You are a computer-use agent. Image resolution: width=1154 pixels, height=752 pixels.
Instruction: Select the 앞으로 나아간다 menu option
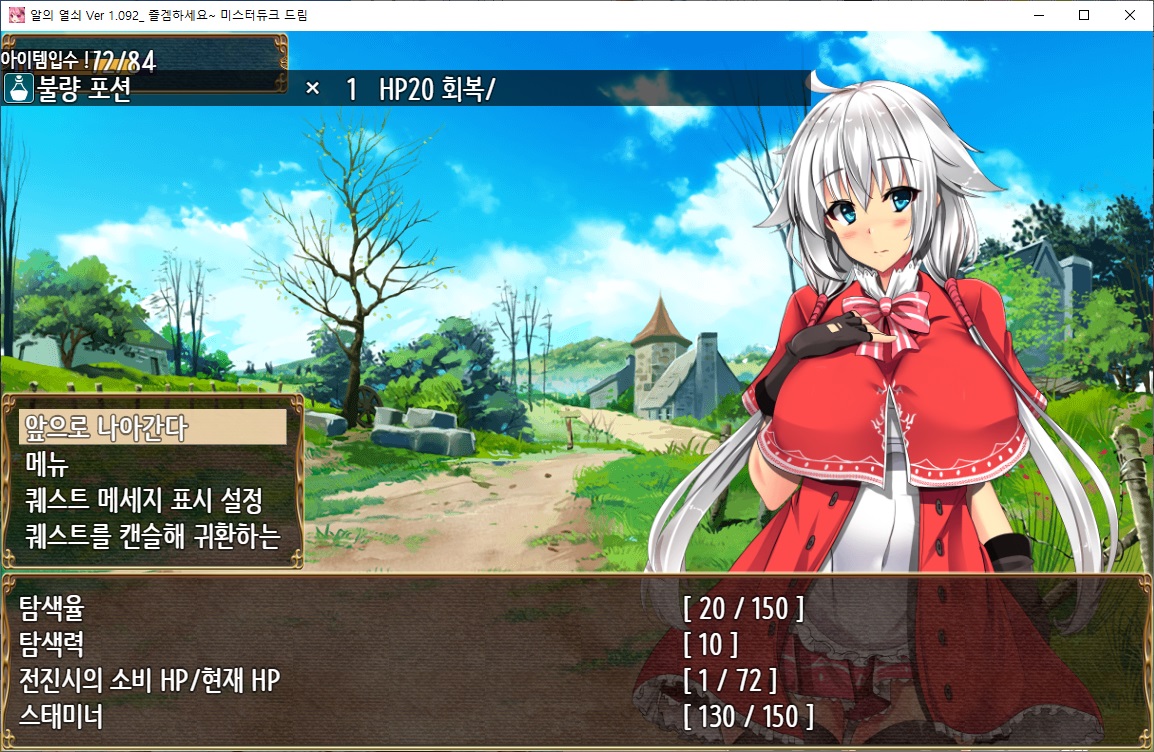(152, 428)
